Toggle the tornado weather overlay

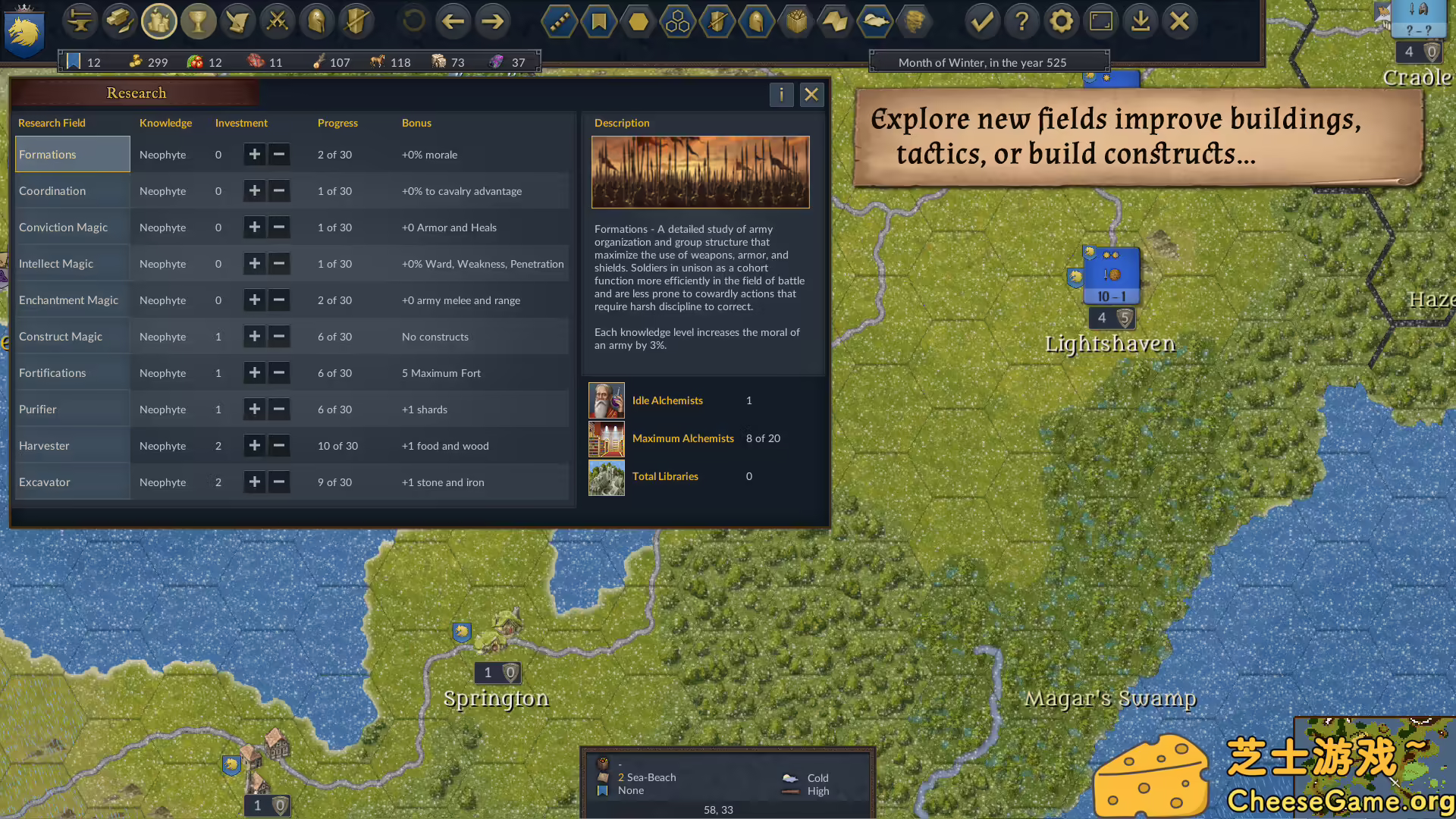point(915,21)
